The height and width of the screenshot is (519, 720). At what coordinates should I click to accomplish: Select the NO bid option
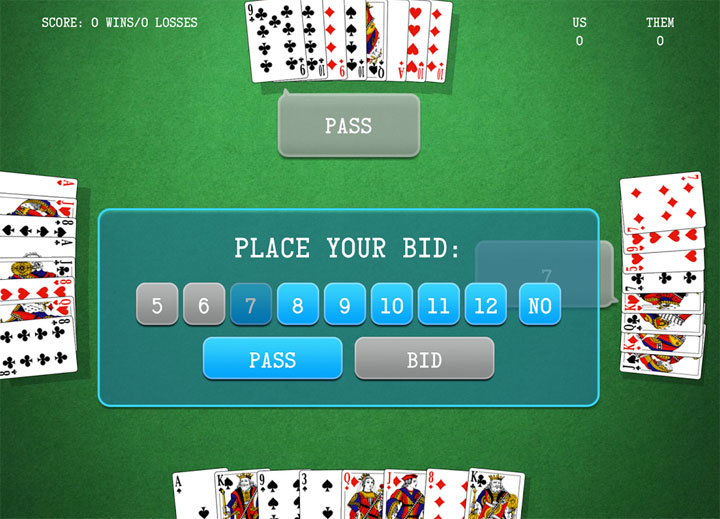[x=540, y=305]
